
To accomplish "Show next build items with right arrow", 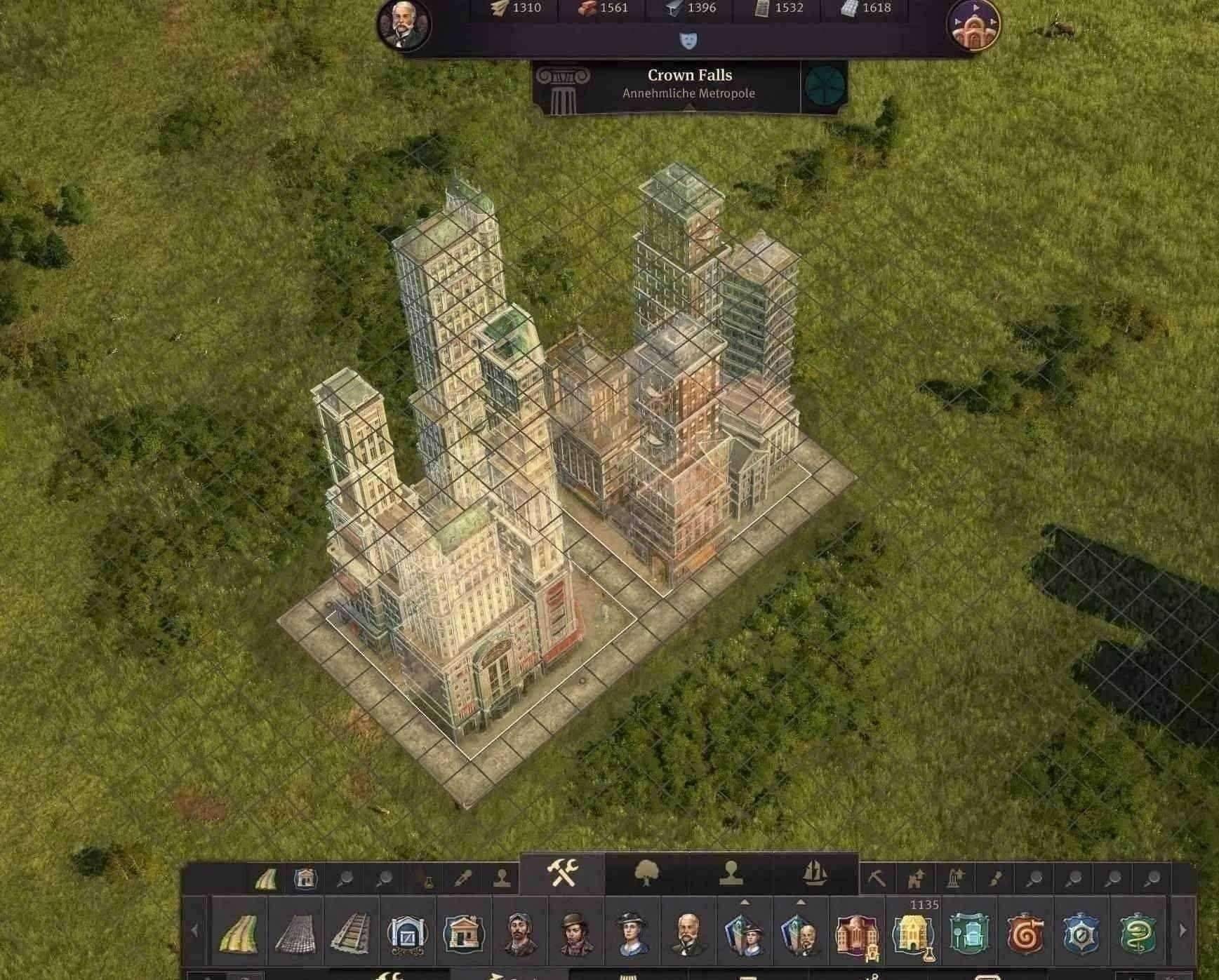I will 1183,931.
